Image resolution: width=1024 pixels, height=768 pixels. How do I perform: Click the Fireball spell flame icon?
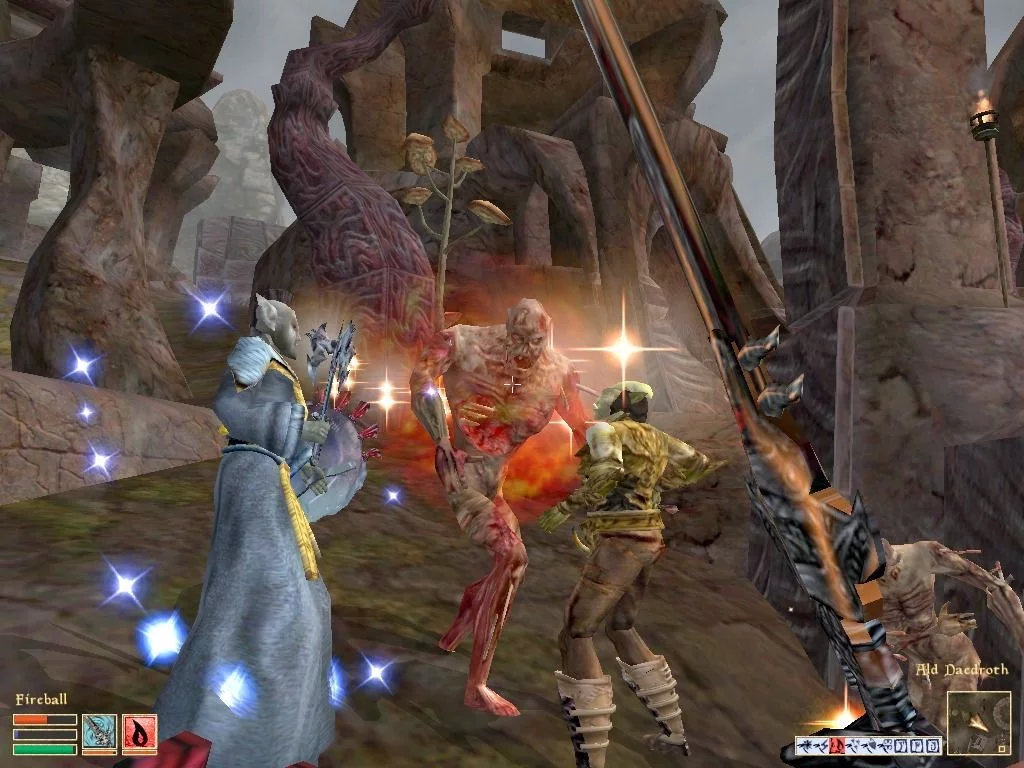[139, 733]
